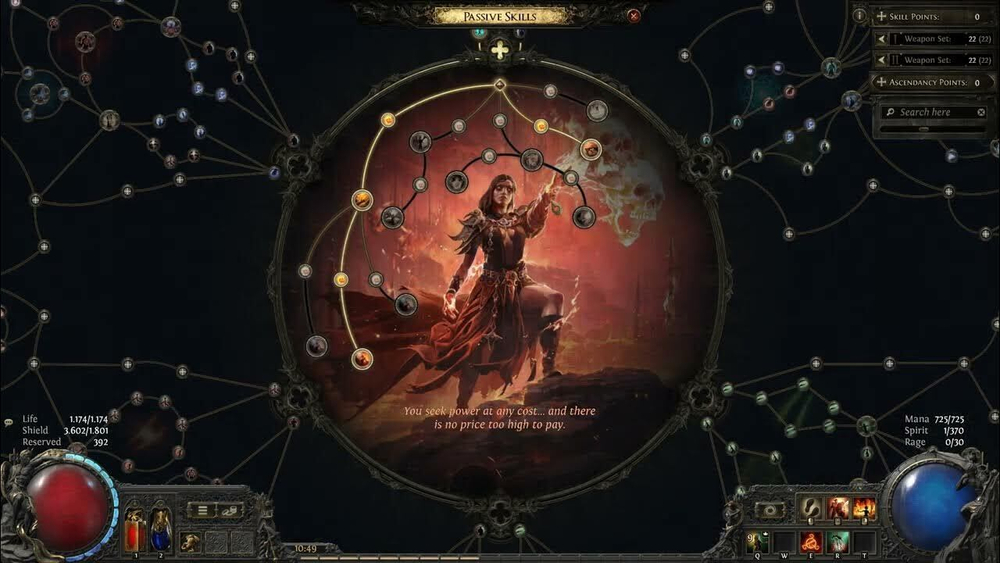Activate the green skill bound to R
The height and width of the screenshot is (563, 1000).
pos(838,541)
